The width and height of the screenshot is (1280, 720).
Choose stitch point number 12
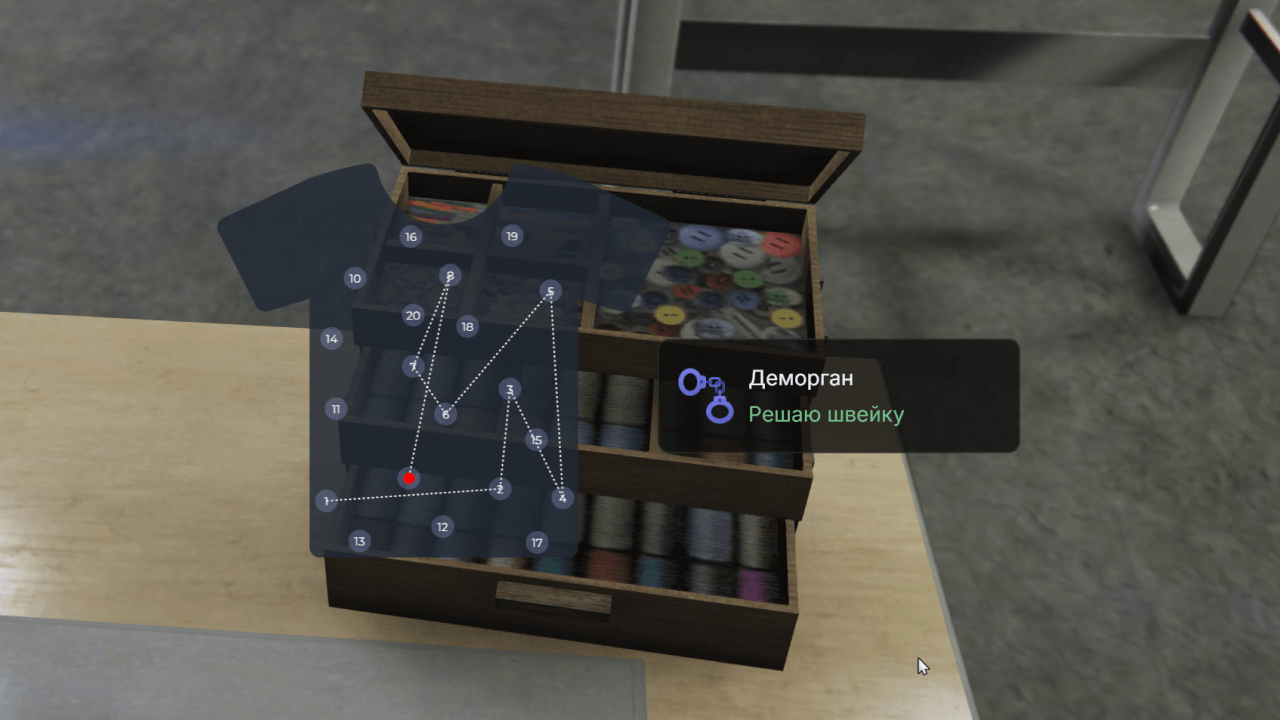443,527
